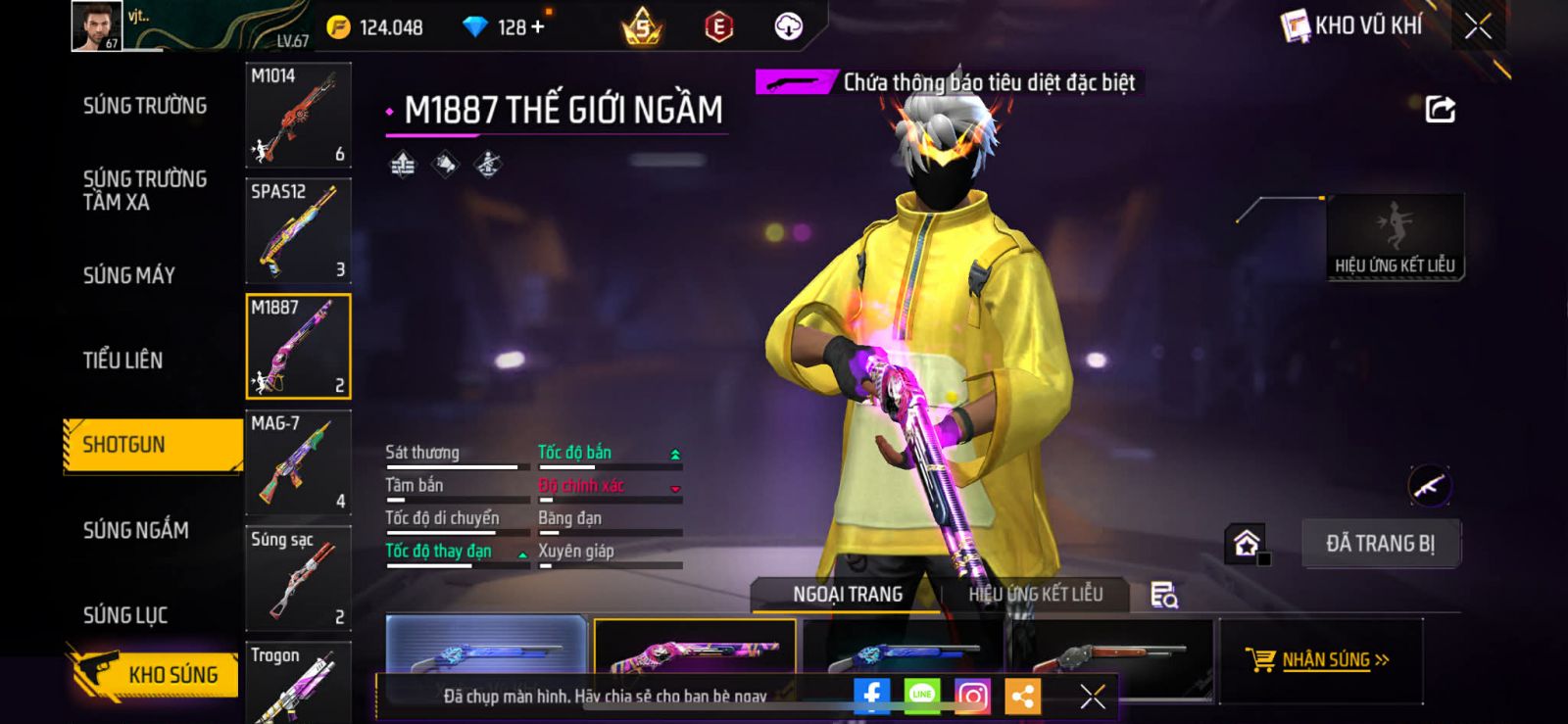Choose the SÚNG NGẮM category

click(135, 530)
